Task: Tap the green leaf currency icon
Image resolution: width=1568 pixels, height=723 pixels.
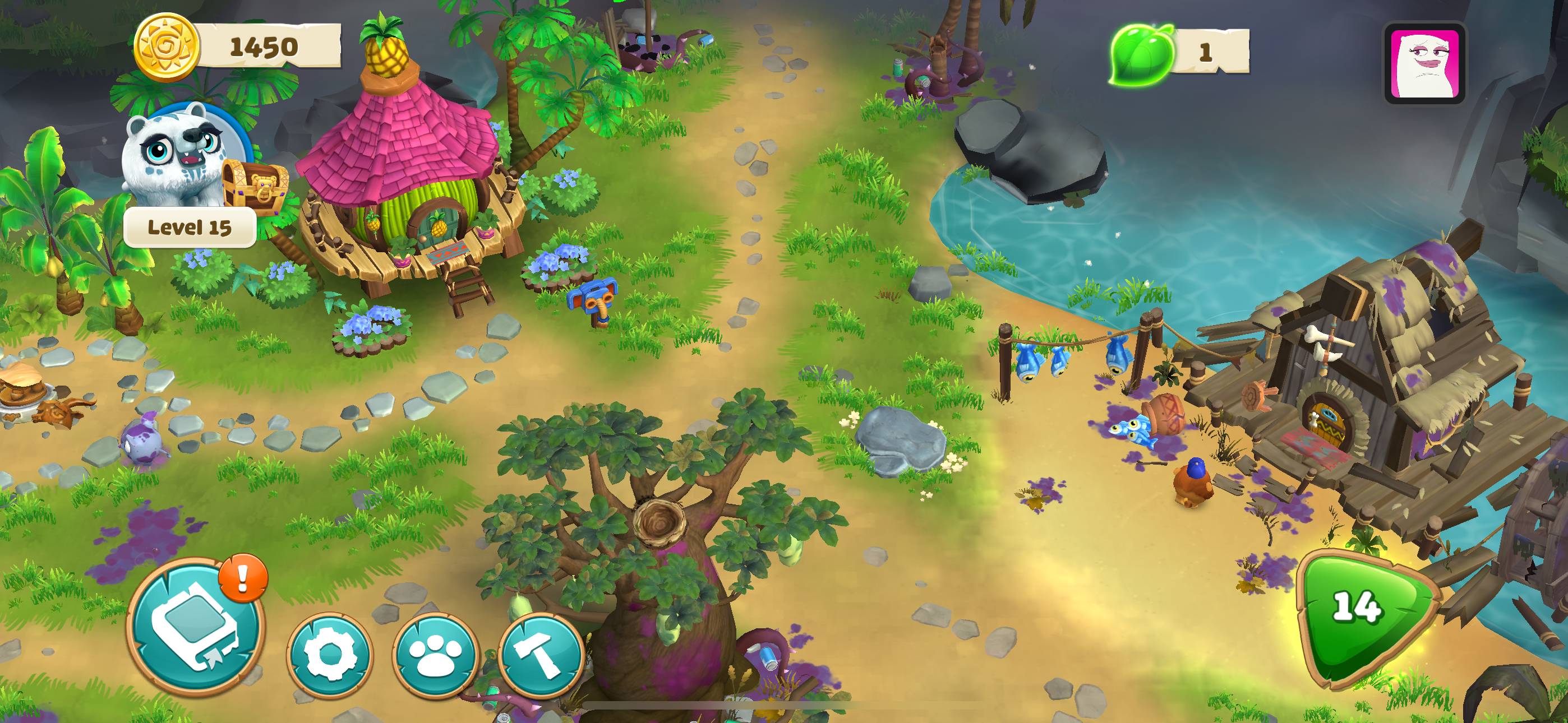Action: (1141, 54)
